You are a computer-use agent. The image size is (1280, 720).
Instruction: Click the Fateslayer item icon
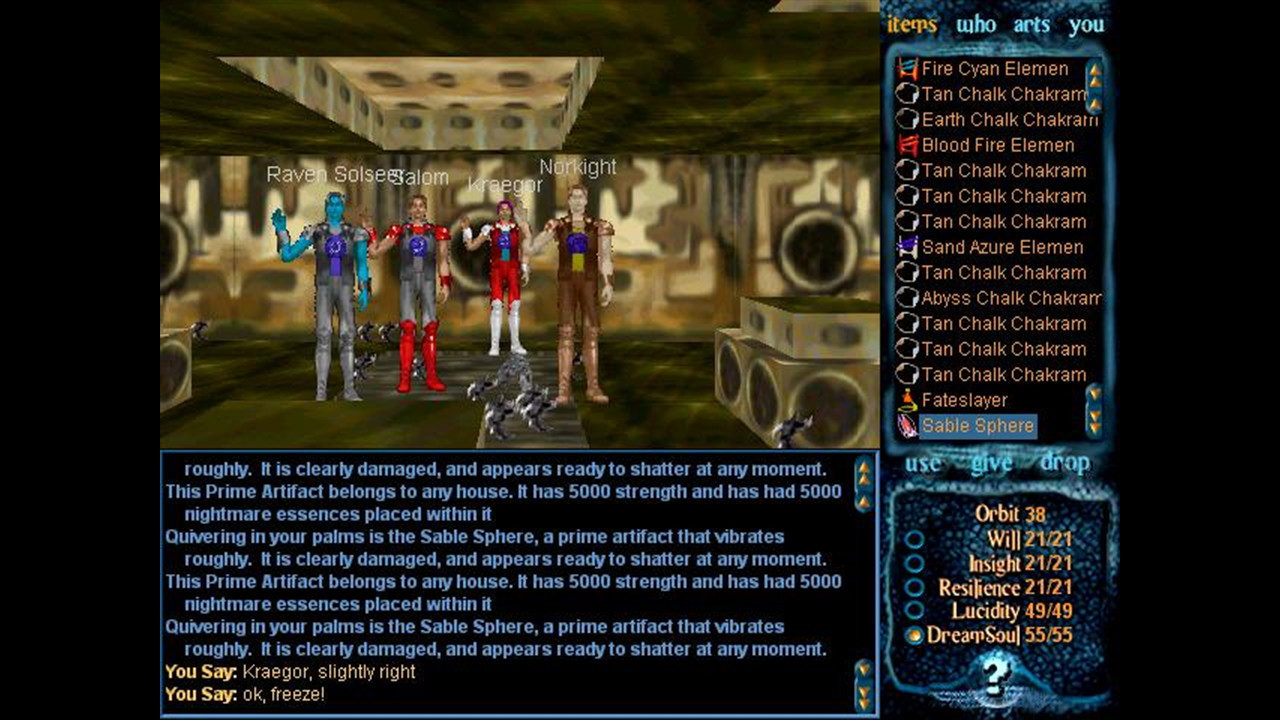(907, 400)
